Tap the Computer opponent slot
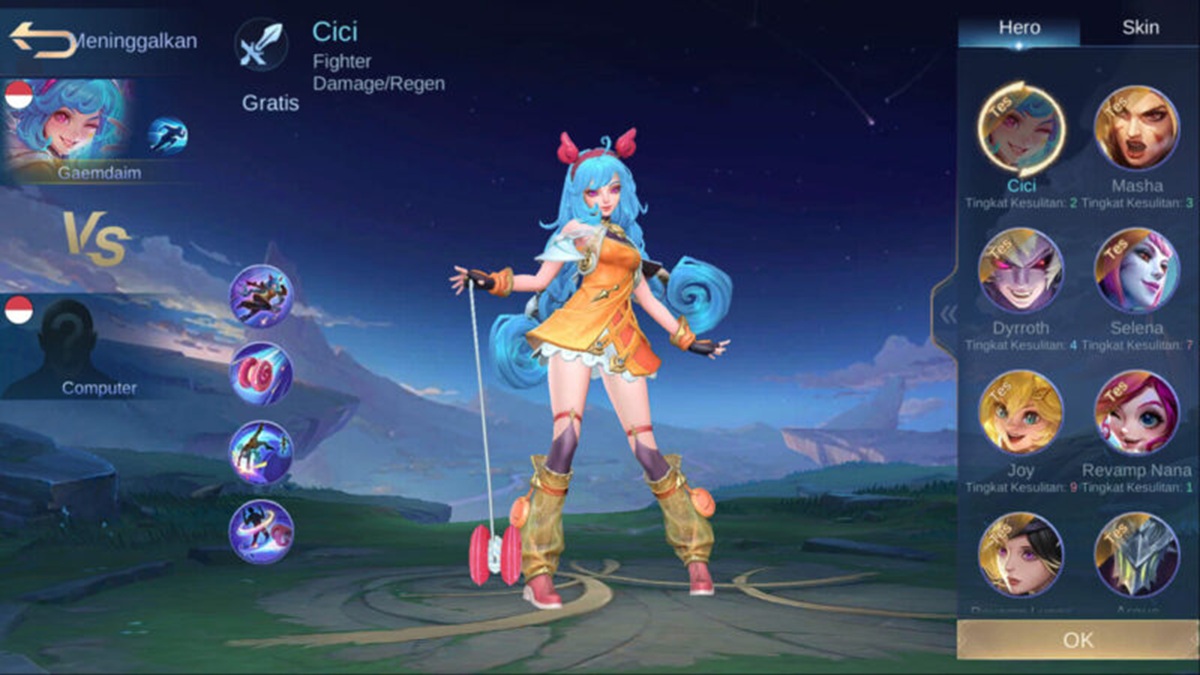Viewport: 1200px width, 675px height. (x=68, y=347)
